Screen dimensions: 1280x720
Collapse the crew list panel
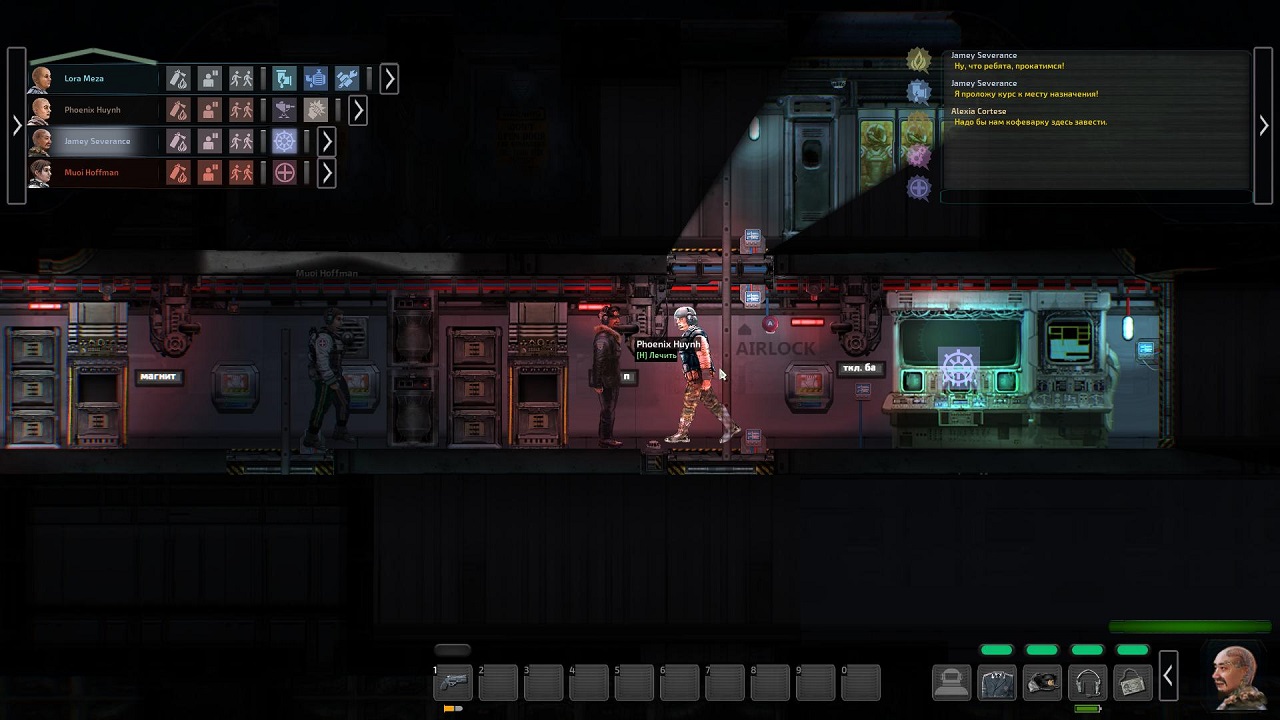16,125
